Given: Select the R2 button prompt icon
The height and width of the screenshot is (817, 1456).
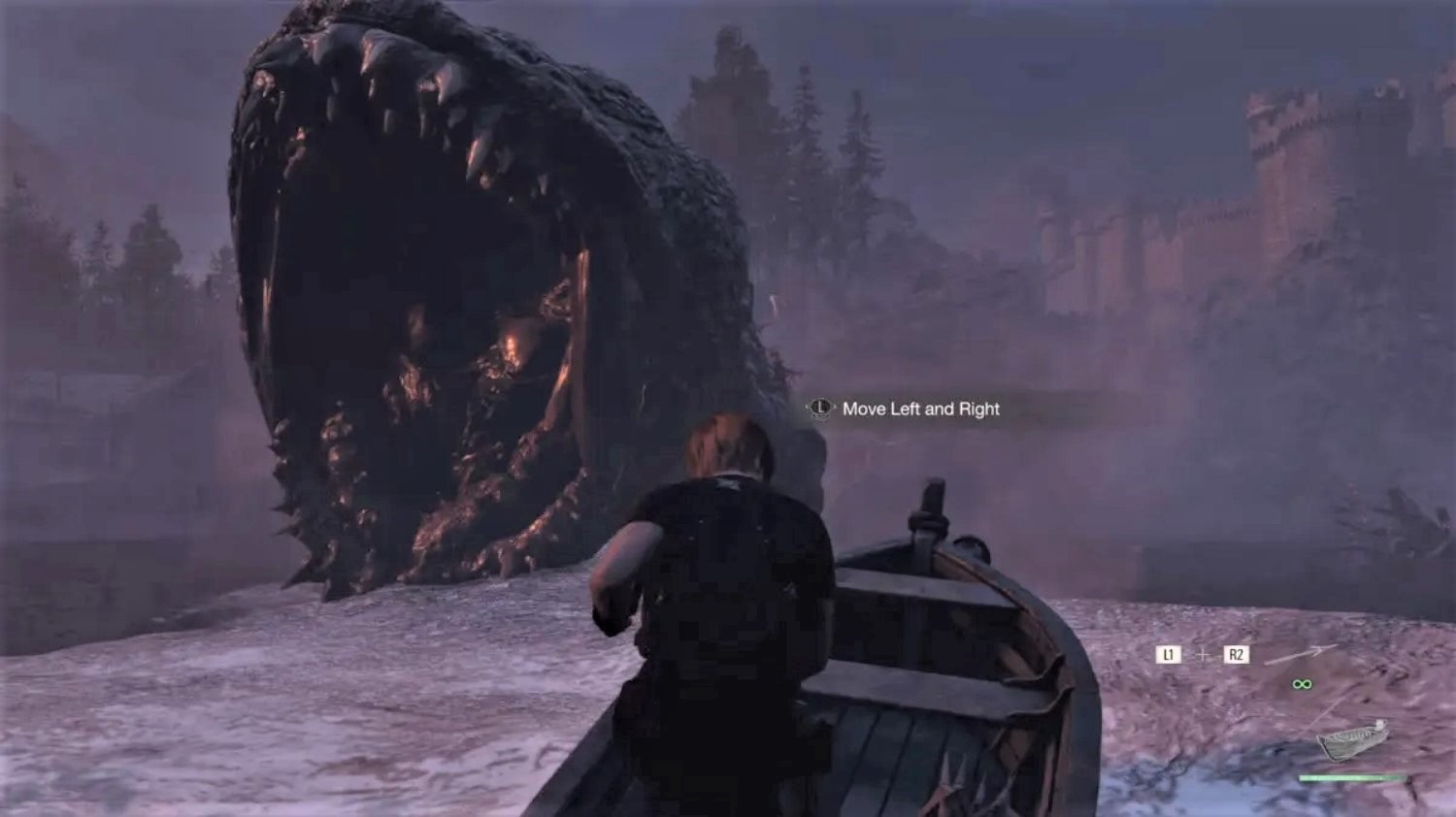Looking at the screenshot, I should pyautogui.click(x=1237, y=654).
